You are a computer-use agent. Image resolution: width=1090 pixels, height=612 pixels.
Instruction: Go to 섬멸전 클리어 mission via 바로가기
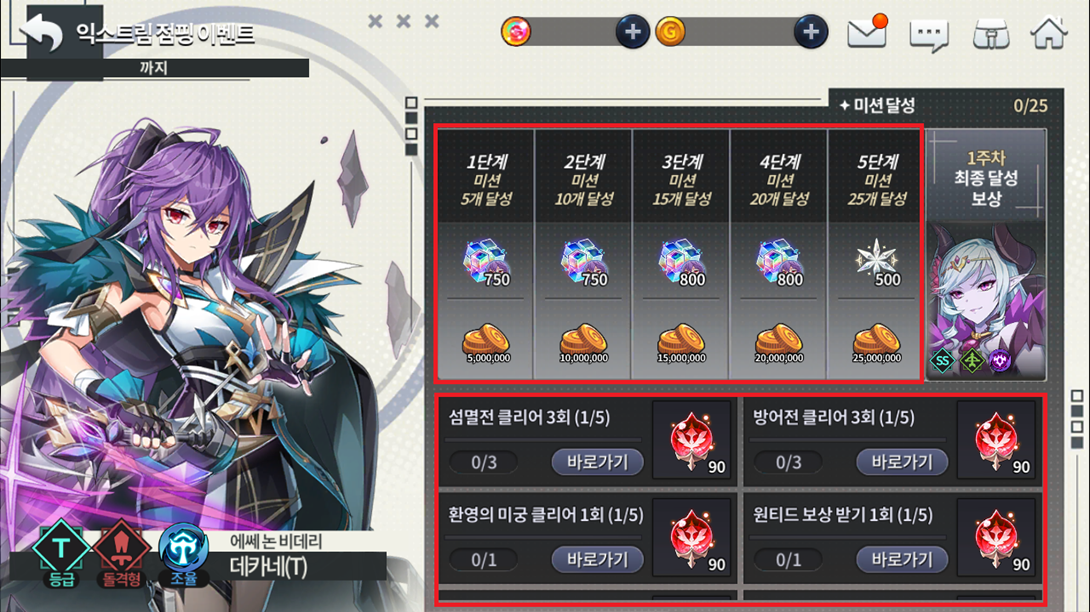coord(597,462)
